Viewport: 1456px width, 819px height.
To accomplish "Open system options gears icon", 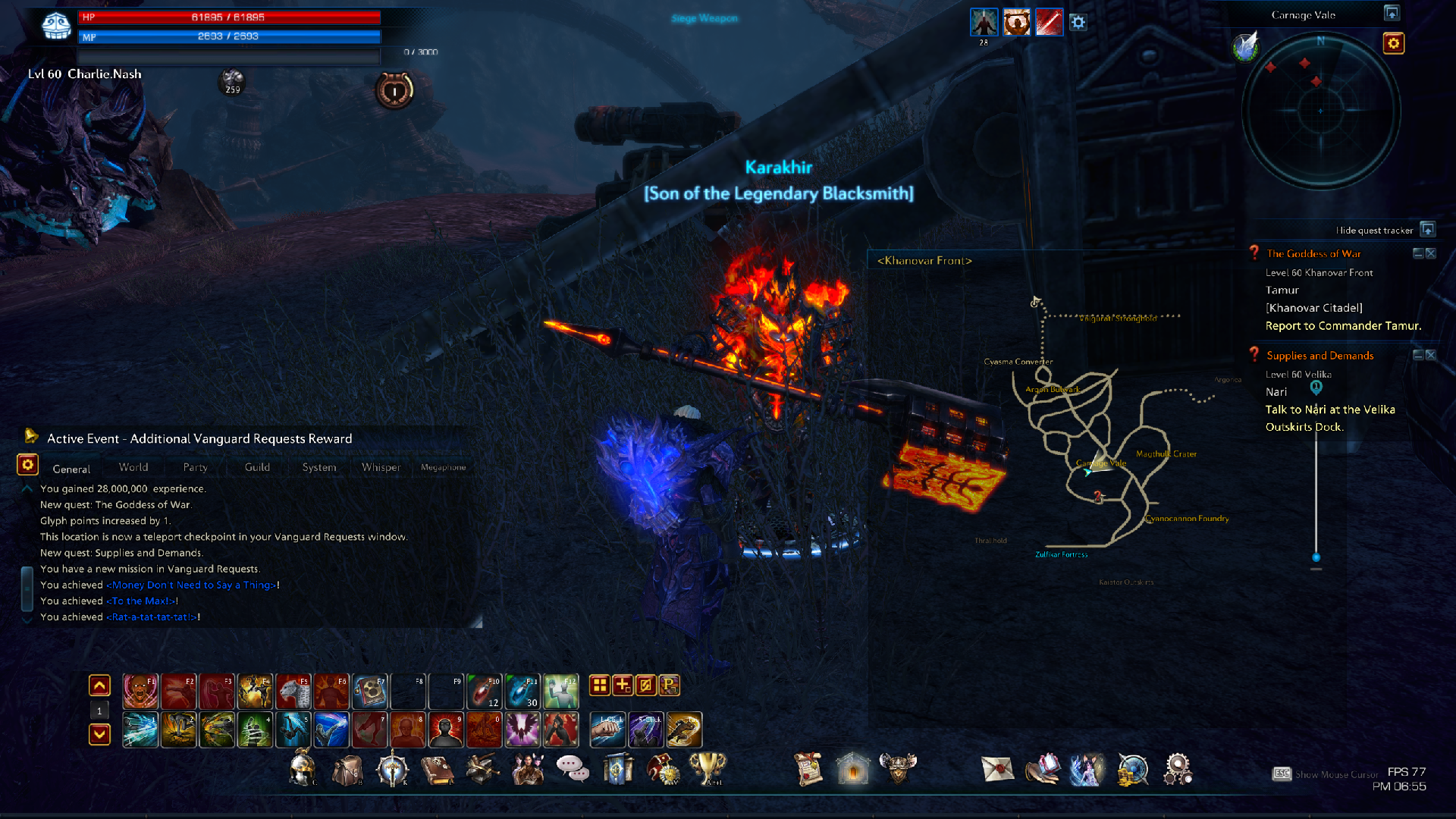I will 1178,769.
